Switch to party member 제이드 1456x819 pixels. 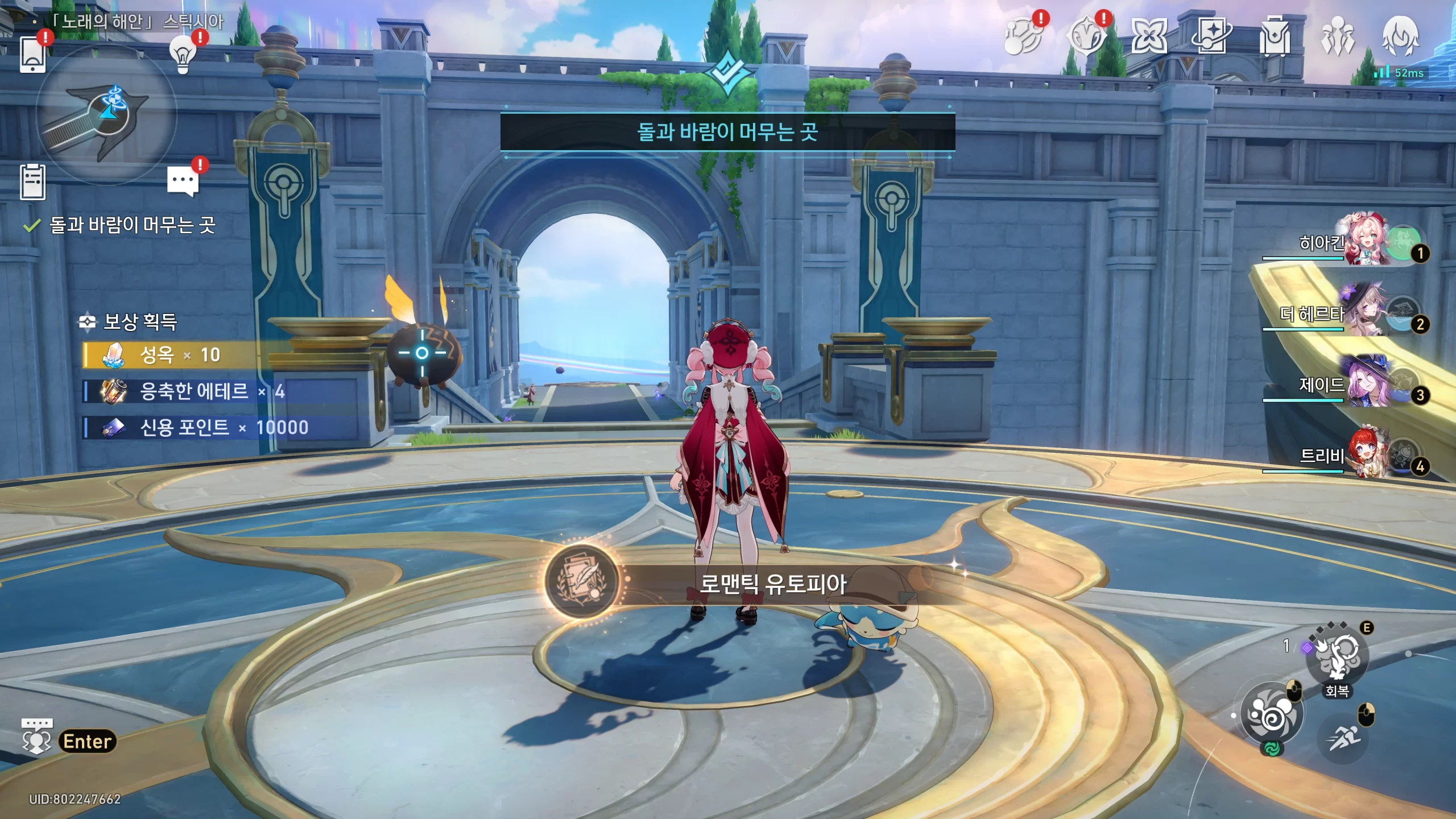point(1365,384)
